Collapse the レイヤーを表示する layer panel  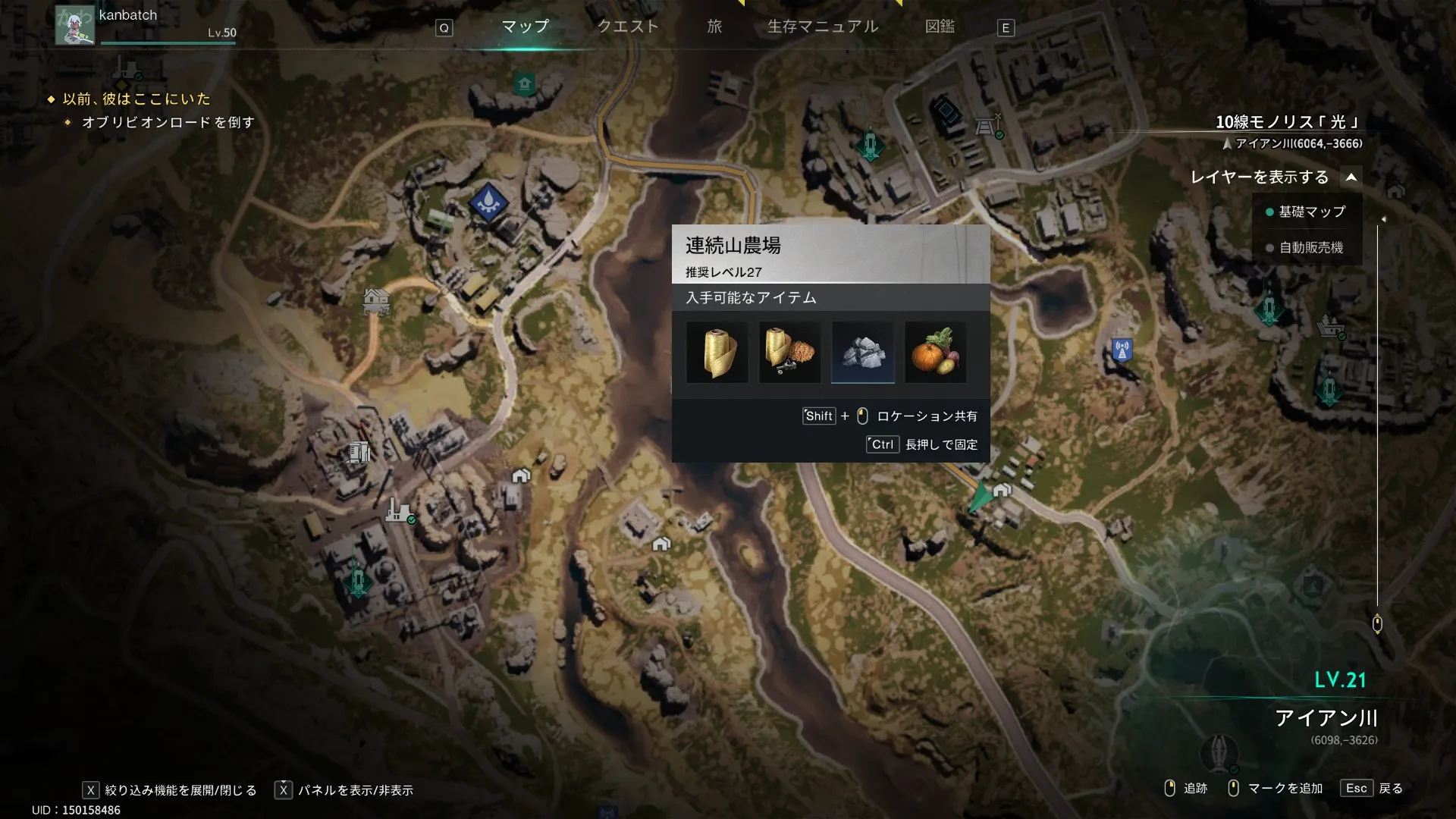click(x=1351, y=177)
